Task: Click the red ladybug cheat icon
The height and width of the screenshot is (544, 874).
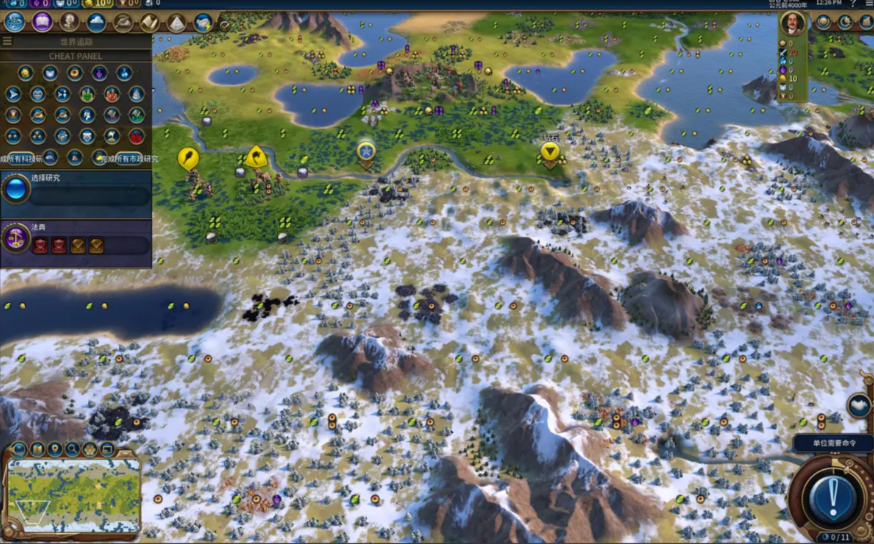Action: pos(137,137)
